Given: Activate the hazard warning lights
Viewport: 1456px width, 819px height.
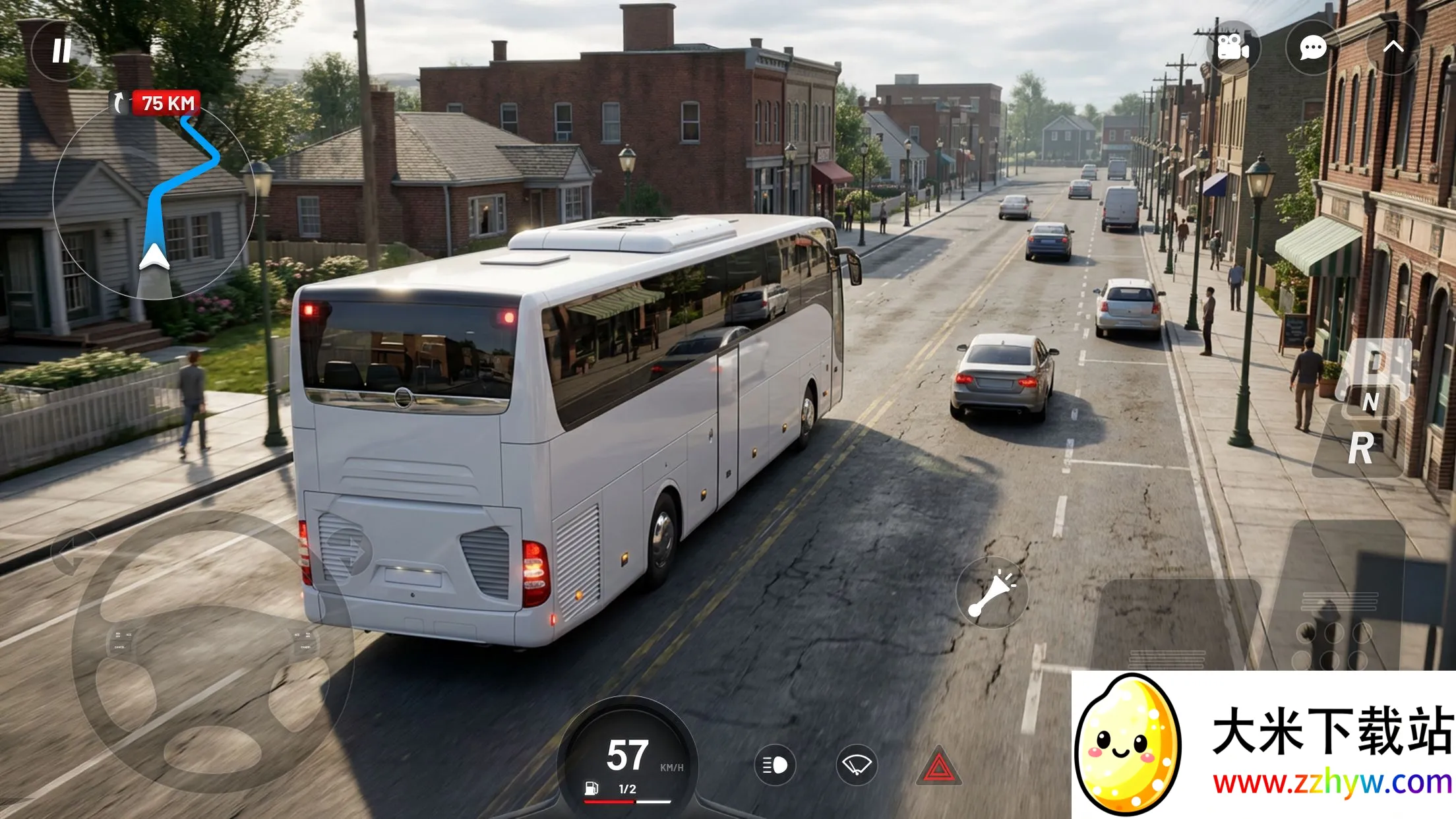Looking at the screenshot, I should 939,767.
